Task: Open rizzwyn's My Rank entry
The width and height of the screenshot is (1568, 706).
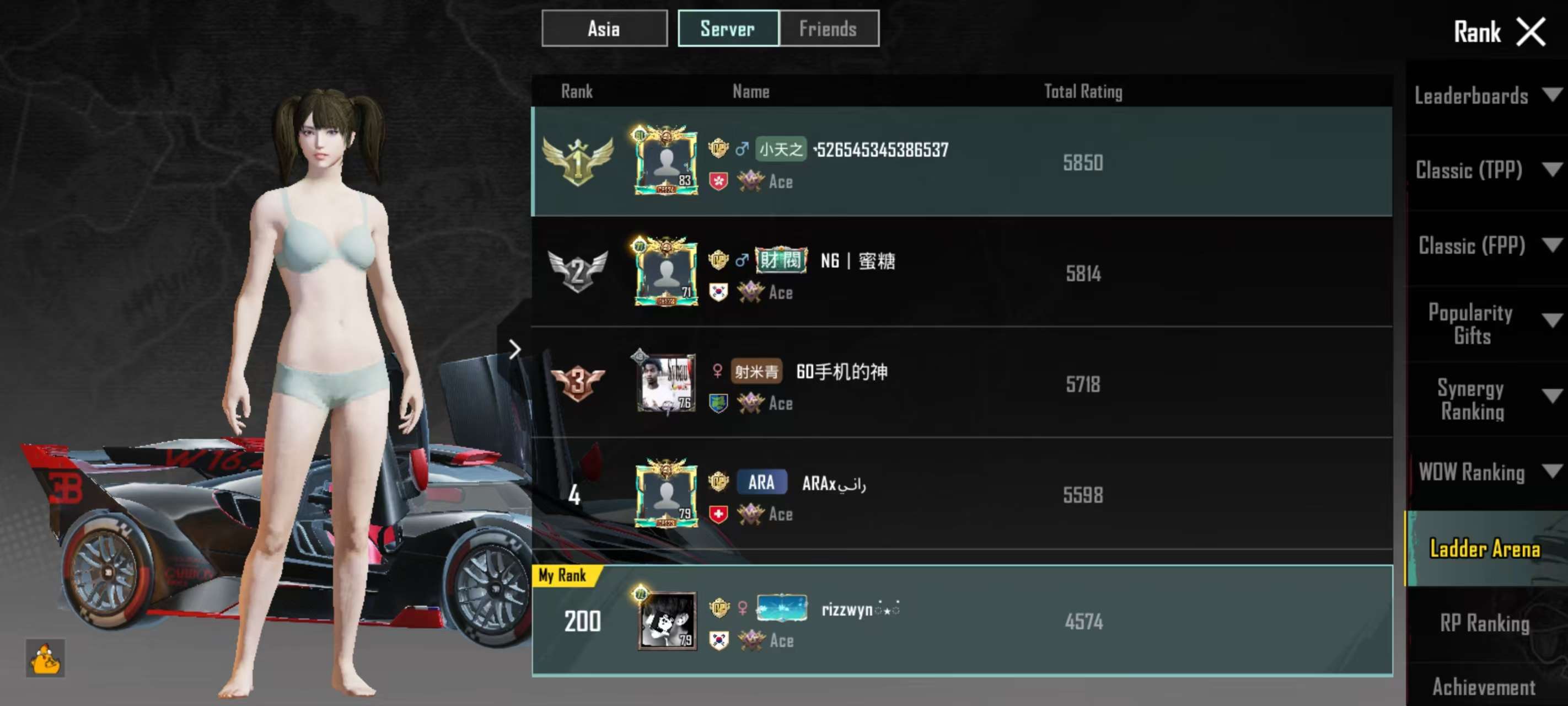Action: pos(962,621)
